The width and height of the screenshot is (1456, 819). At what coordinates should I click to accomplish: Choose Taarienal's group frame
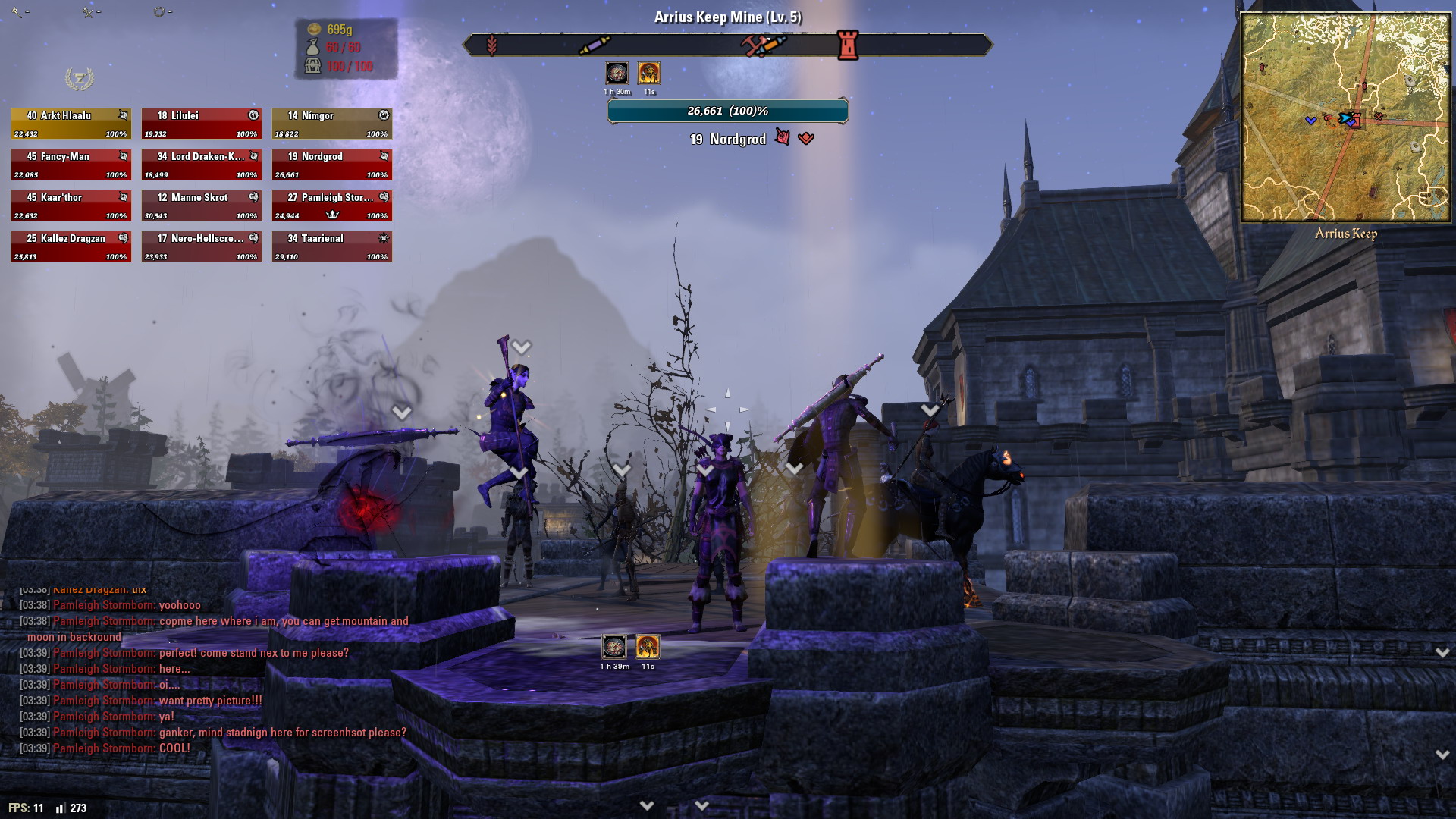331,246
